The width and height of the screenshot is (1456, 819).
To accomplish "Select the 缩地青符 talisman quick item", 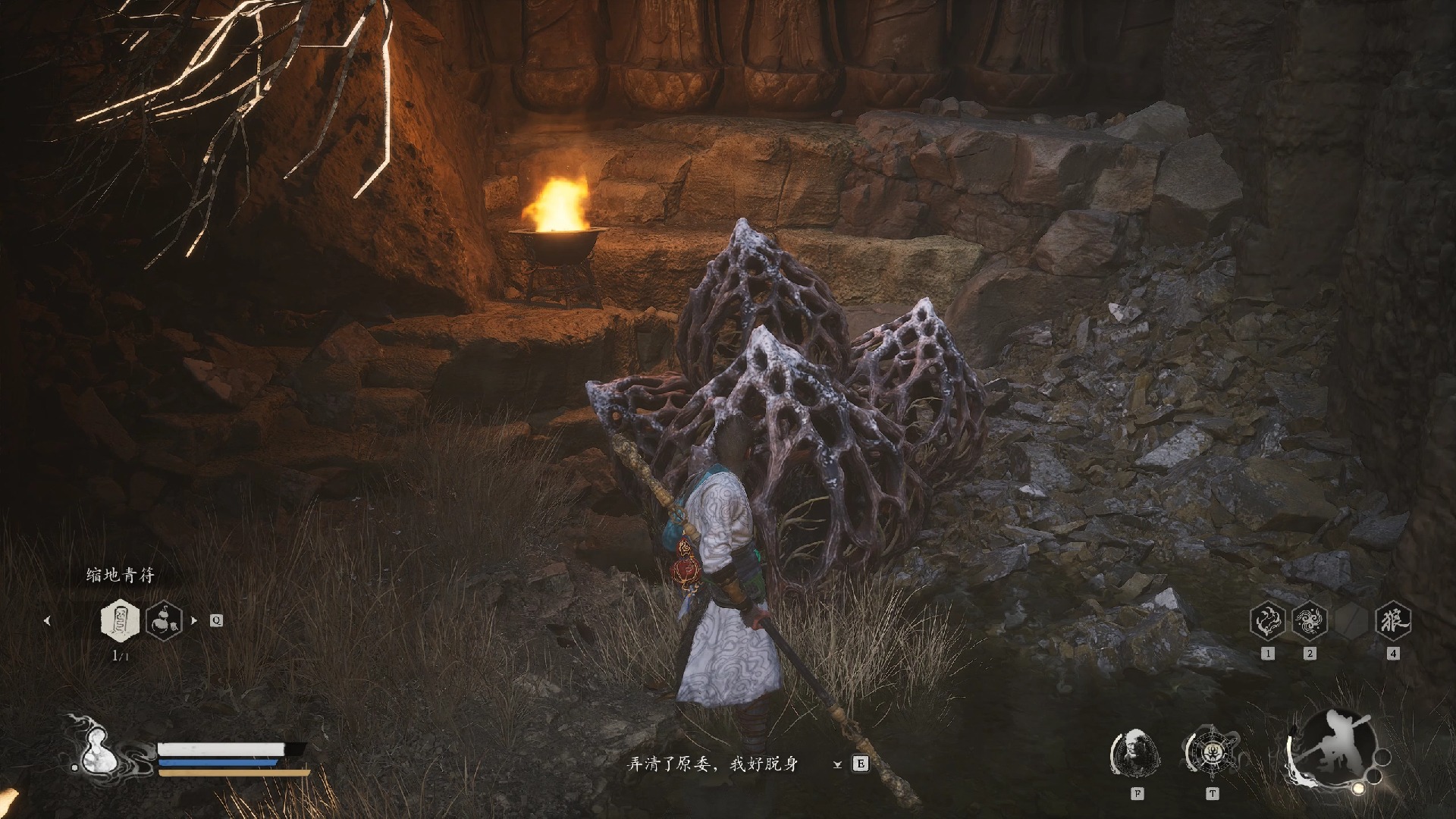I will click(x=120, y=620).
